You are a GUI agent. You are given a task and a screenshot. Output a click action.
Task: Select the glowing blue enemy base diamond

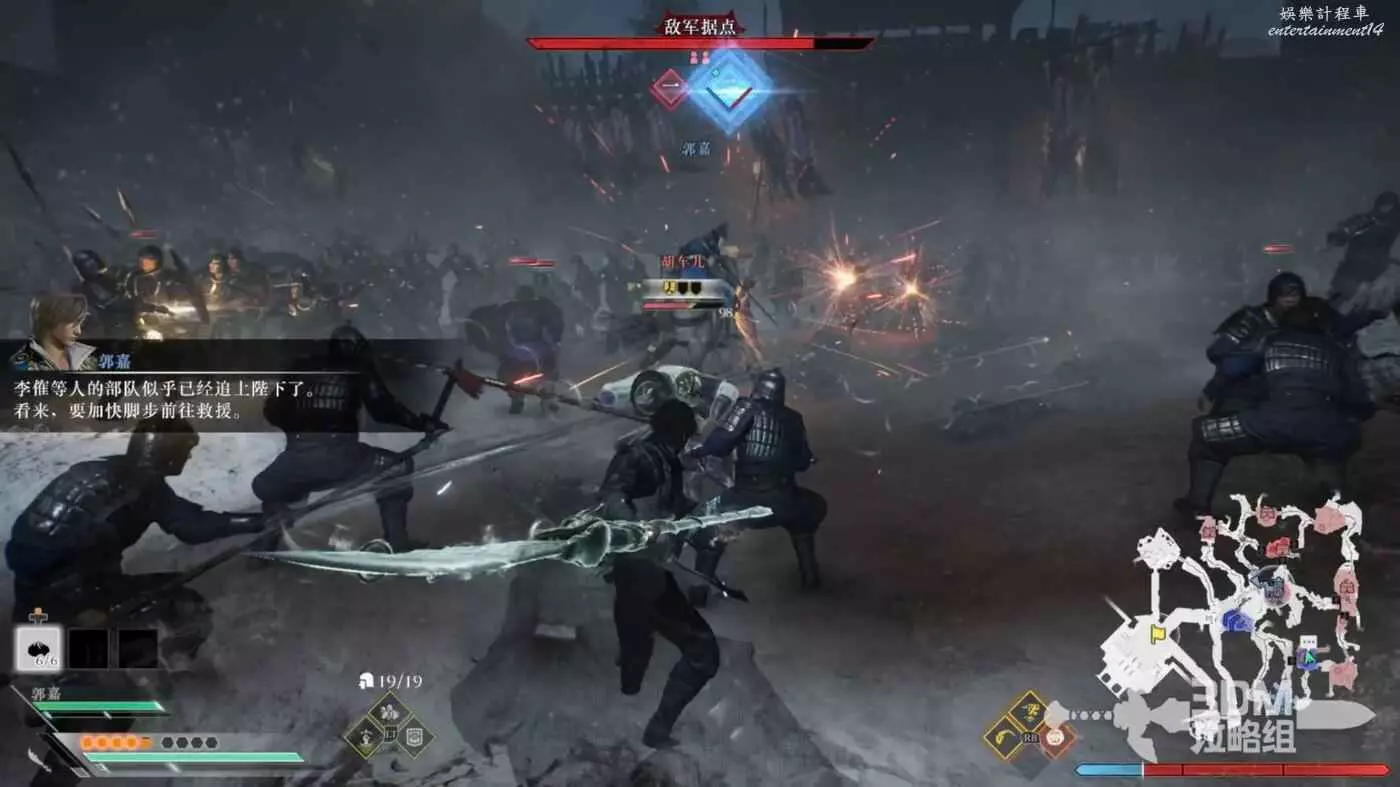[731, 89]
